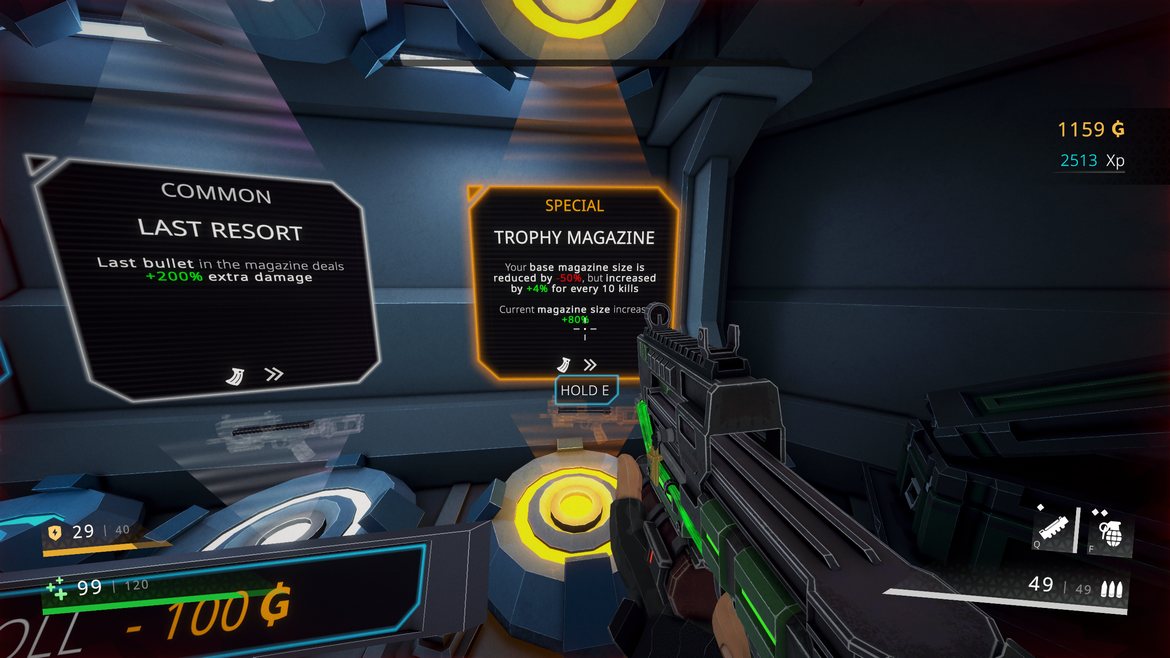Click the weapon-shaped ability icon
This screenshot has width=1170, height=658.
[1055, 526]
